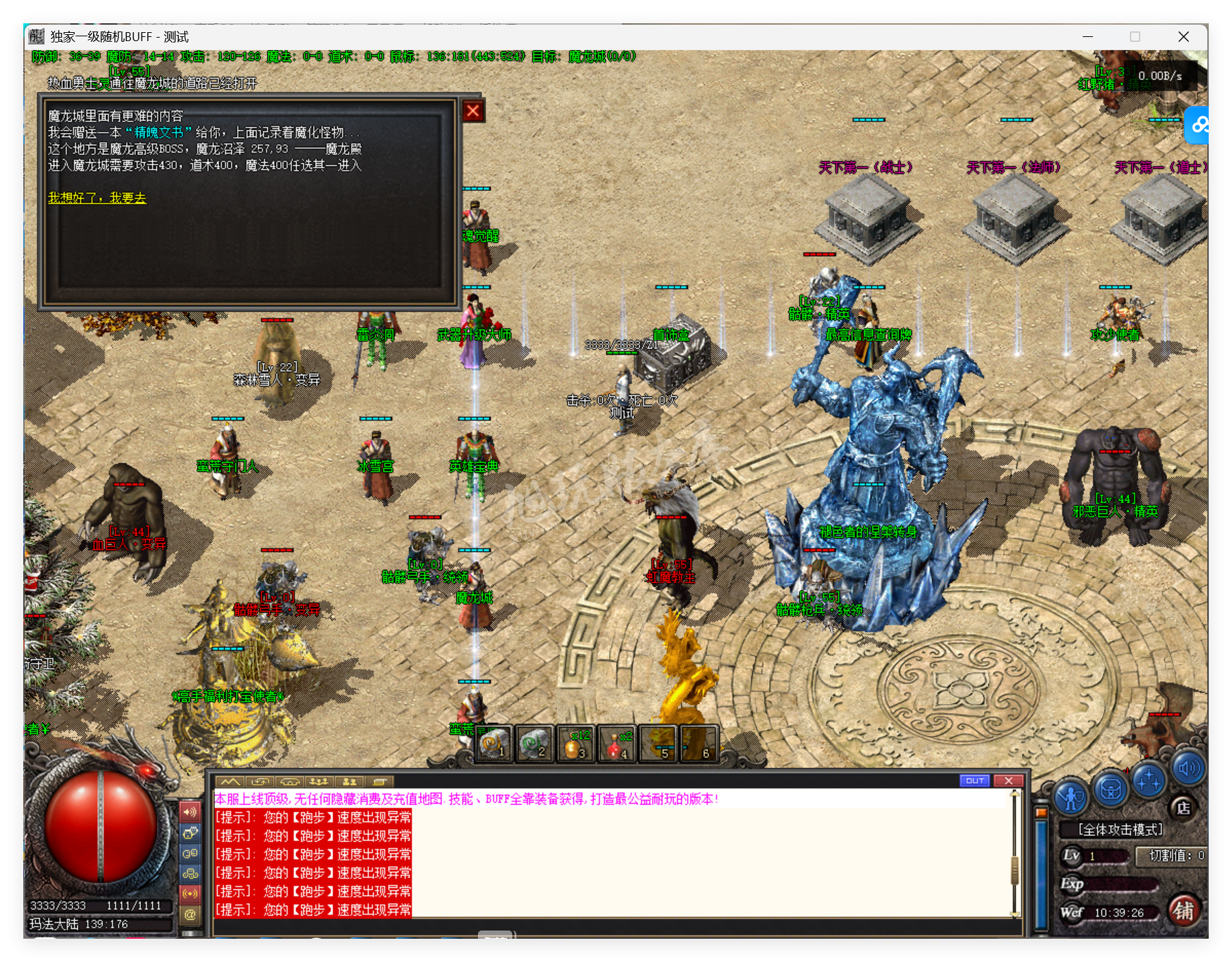Click the blue OUT button on chat panel
This screenshot has width=1232, height=962.
click(x=975, y=781)
